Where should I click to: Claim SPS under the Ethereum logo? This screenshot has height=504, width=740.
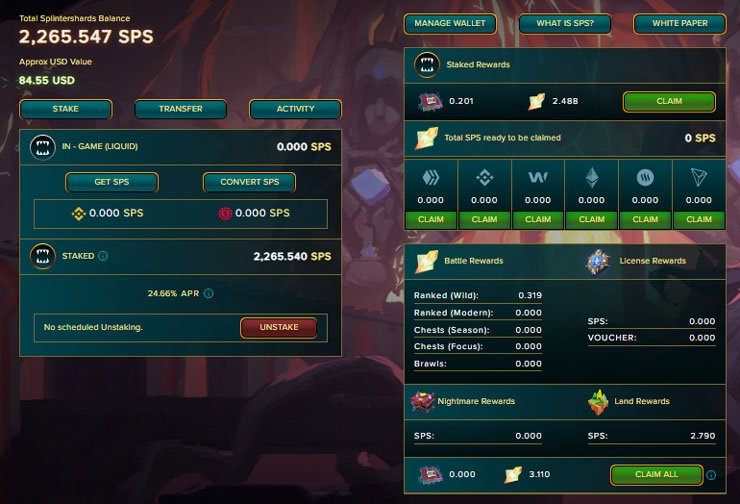(592, 219)
